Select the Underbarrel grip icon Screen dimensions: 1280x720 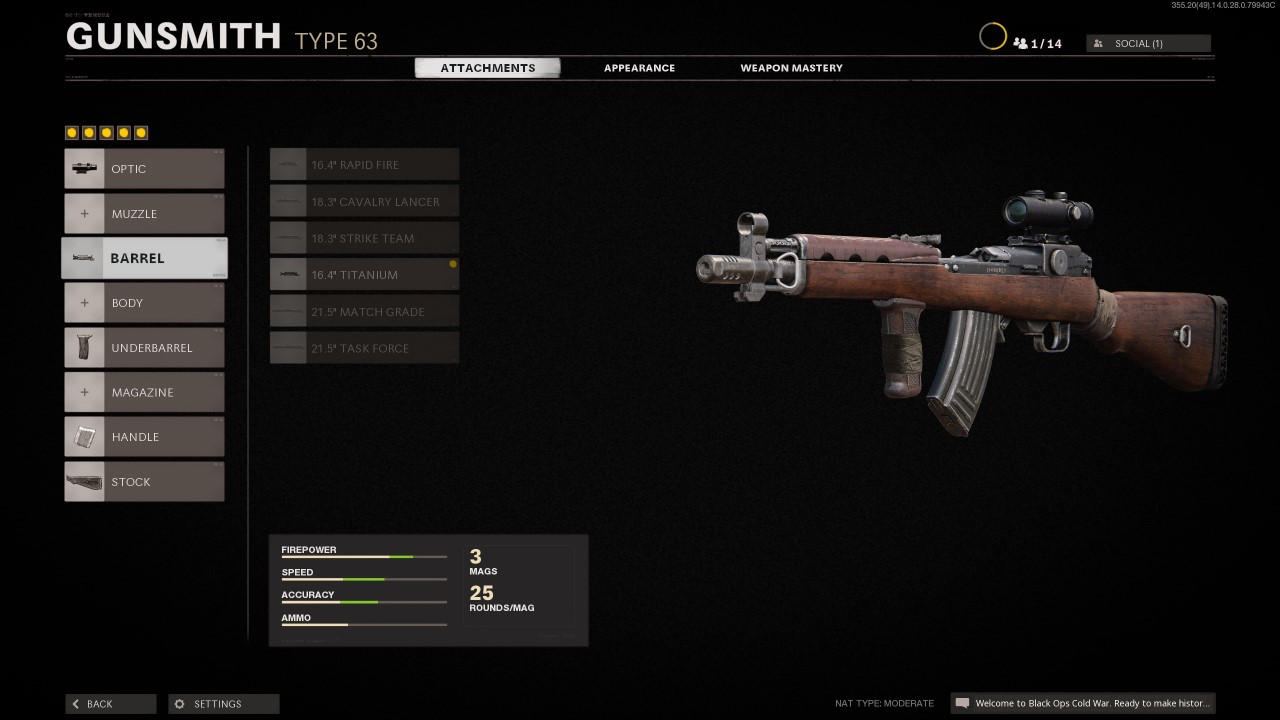(x=85, y=347)
